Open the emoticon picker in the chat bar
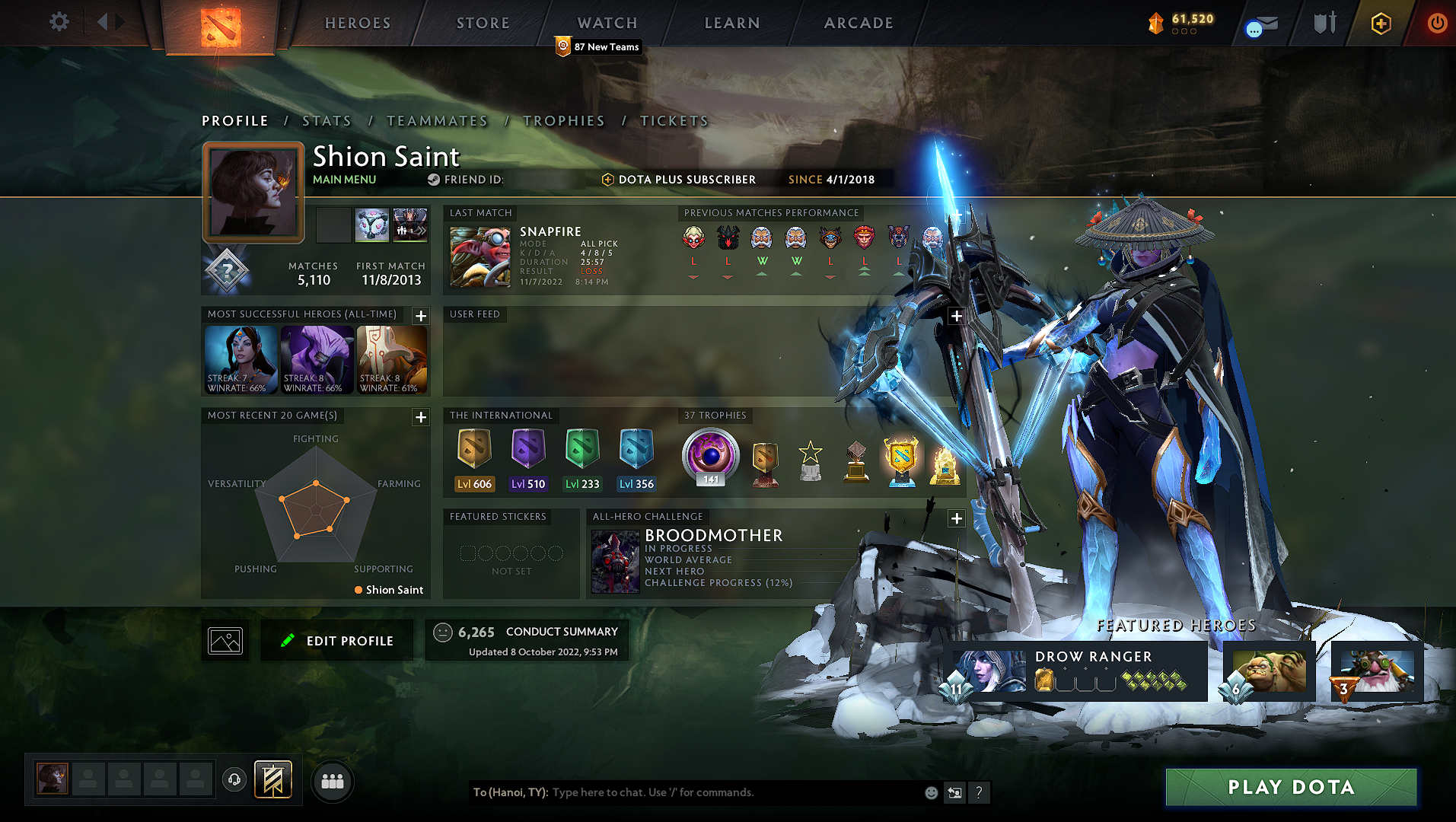The height and width of the screenshot is (822, 1456). (x=930, y=792)
